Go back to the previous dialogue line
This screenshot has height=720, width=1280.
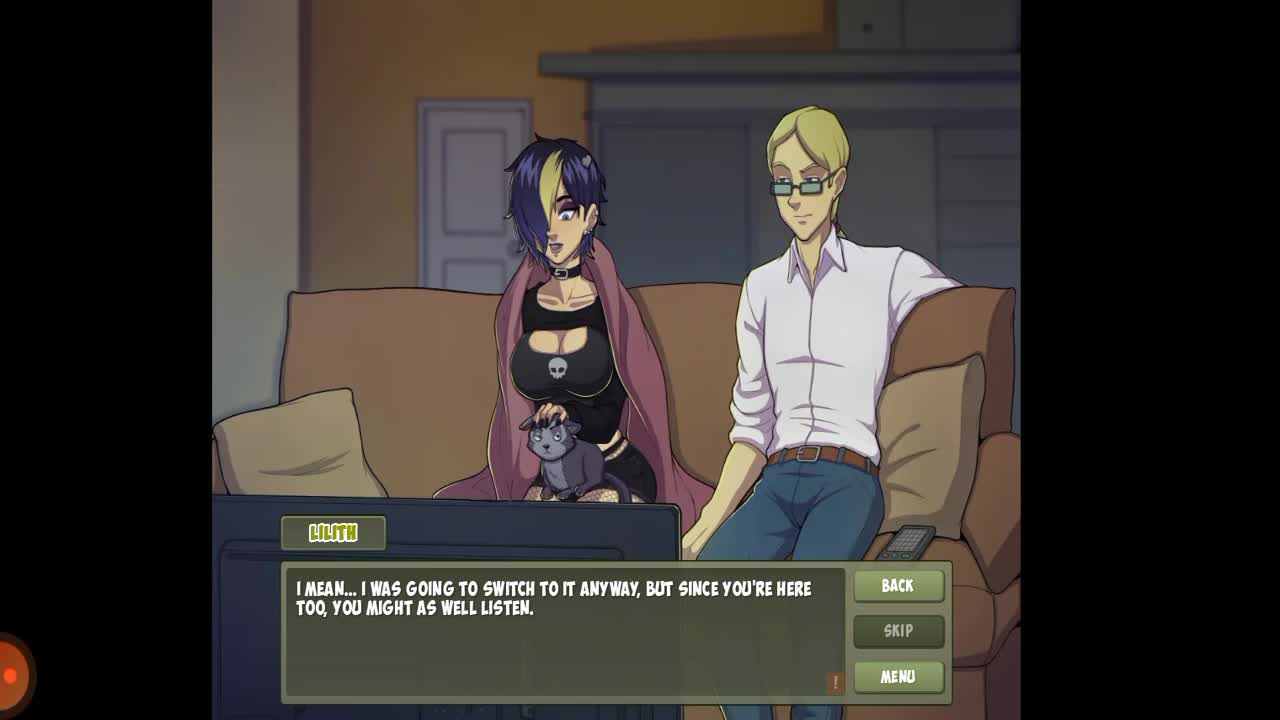pyautogui.click(x=898, y=586)
